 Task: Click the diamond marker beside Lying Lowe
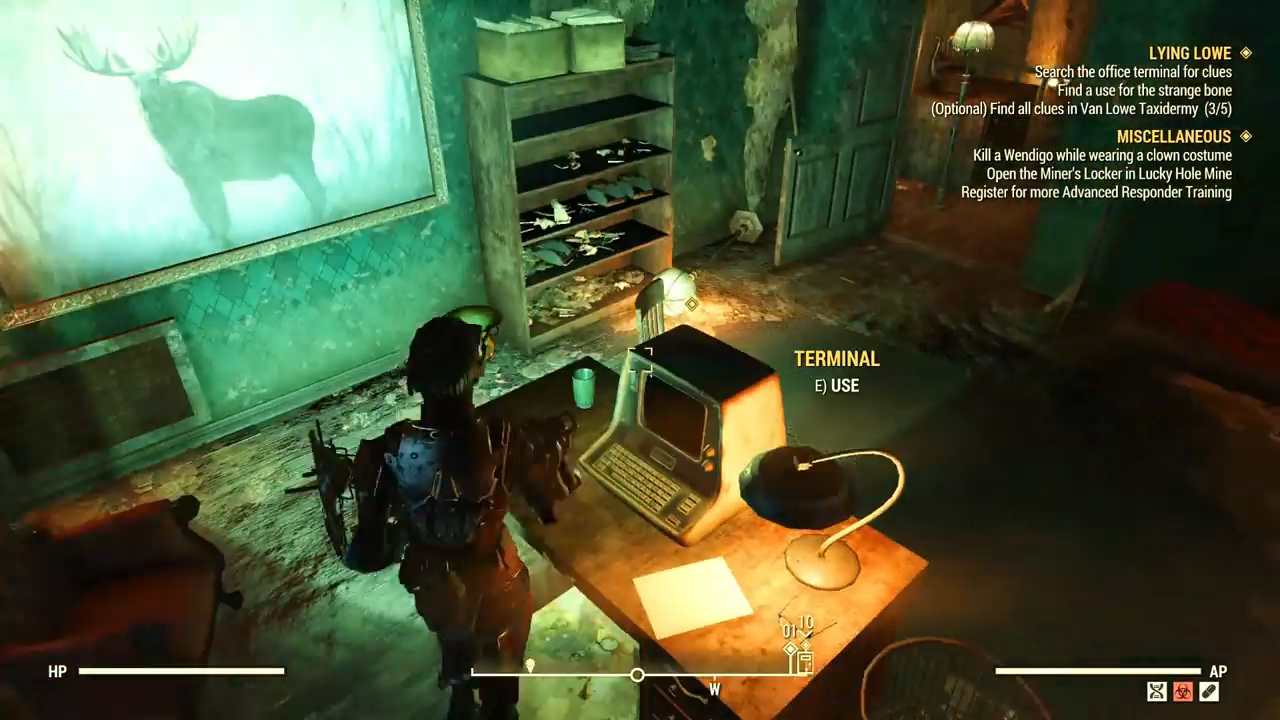[x=1246, y=53]
